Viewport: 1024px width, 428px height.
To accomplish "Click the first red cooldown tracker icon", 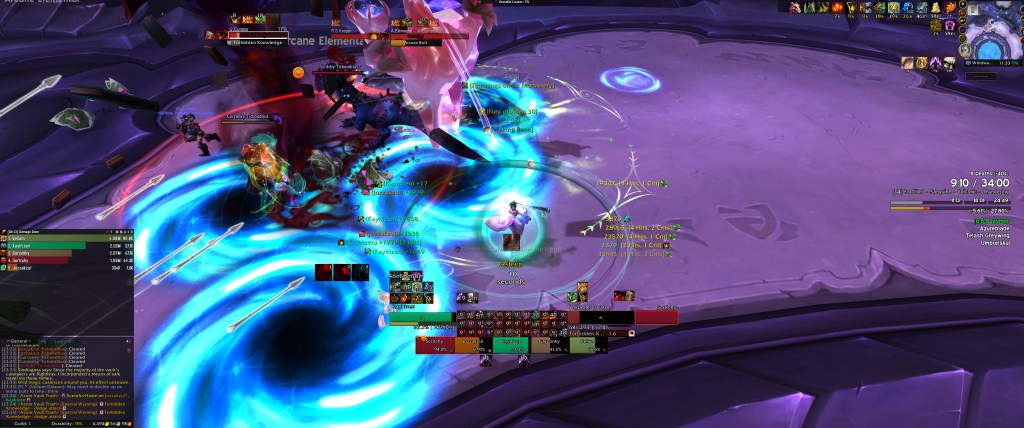I will click(x=324, y=272).
